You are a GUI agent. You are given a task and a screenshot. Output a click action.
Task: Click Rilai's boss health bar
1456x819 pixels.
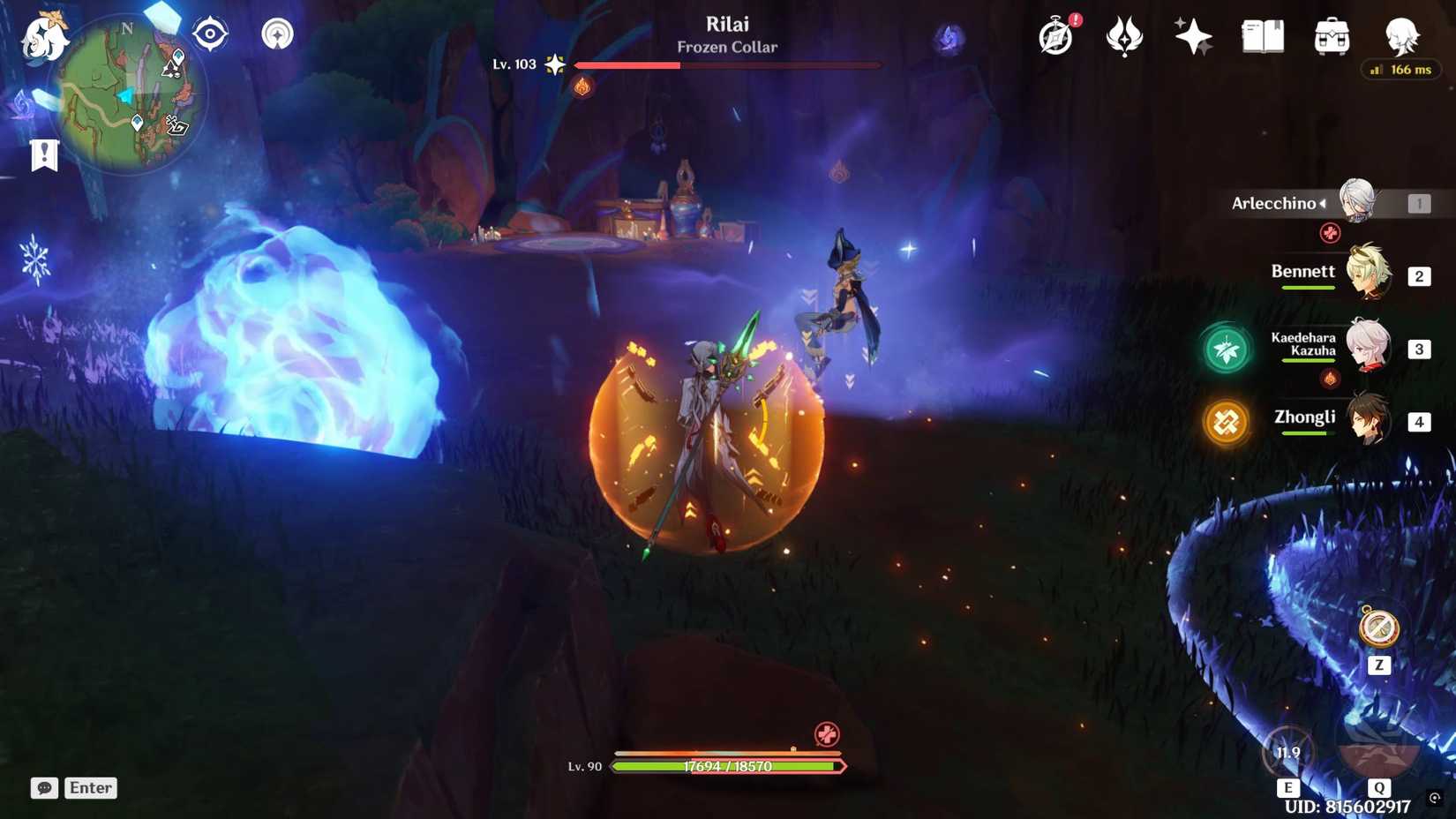[727, 64]
